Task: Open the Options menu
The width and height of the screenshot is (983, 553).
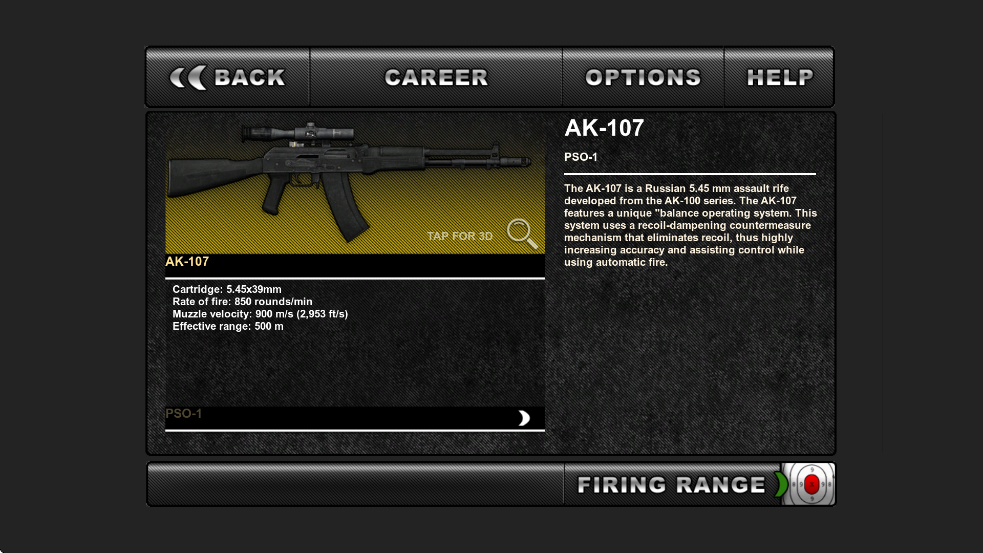Action: (x=643, y=78)
